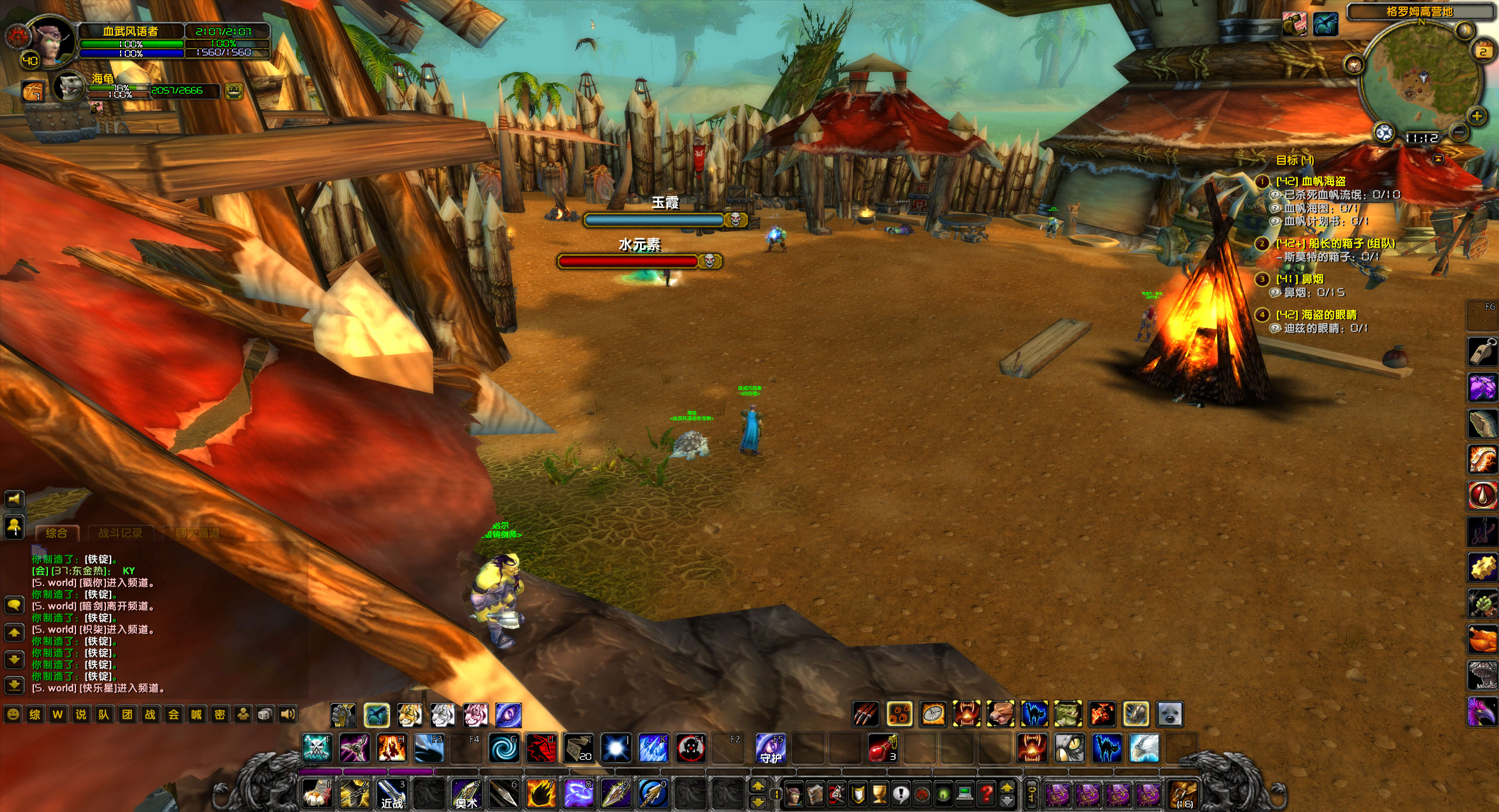1499x812 pixels.
Task: Open help via the red question mark icon
Action: click(x=985, y=794)
